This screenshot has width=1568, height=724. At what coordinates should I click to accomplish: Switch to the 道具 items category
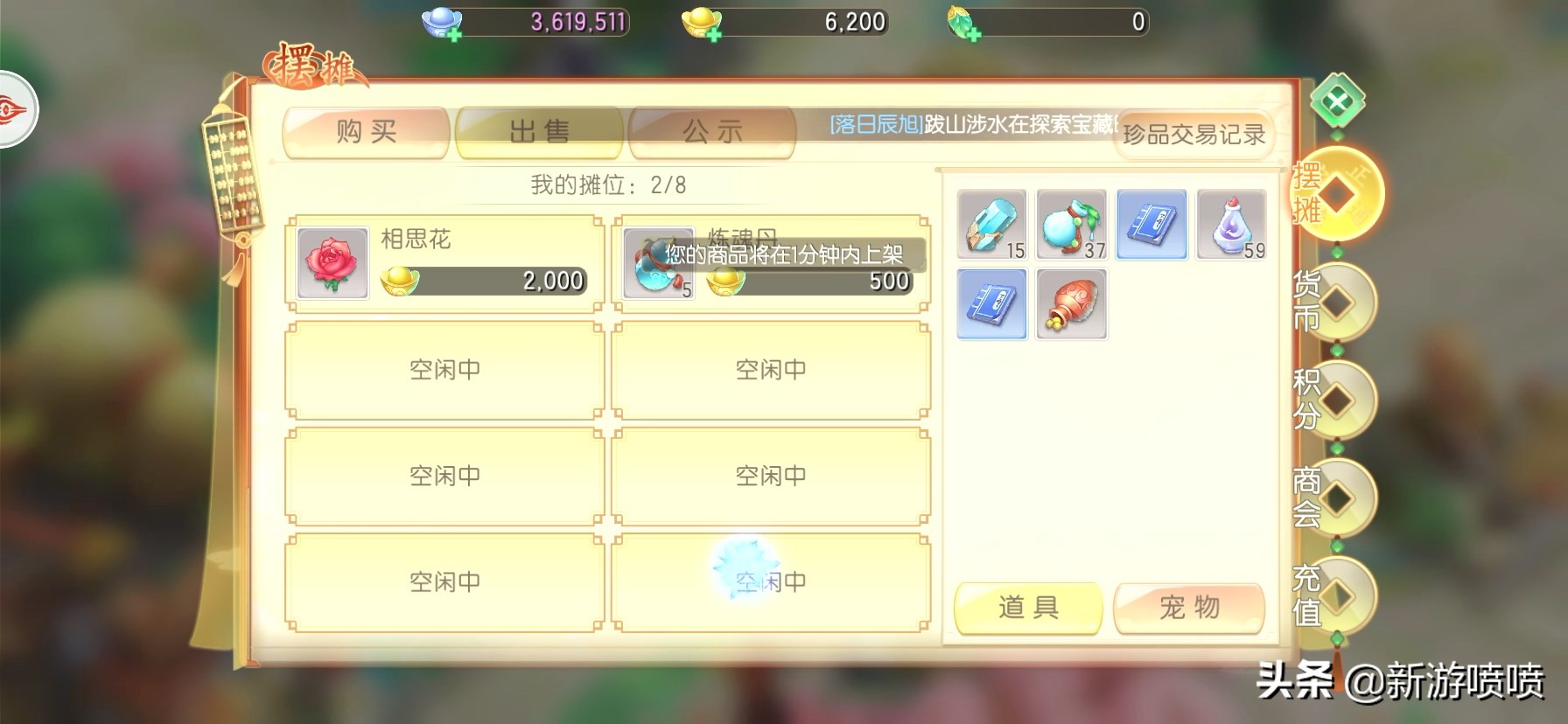[1028, 607]
